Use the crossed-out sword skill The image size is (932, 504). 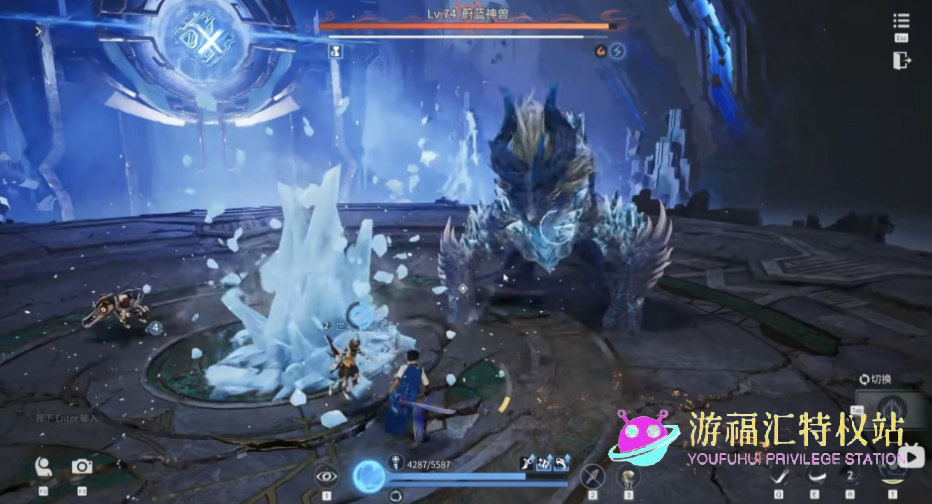(593, 477)
